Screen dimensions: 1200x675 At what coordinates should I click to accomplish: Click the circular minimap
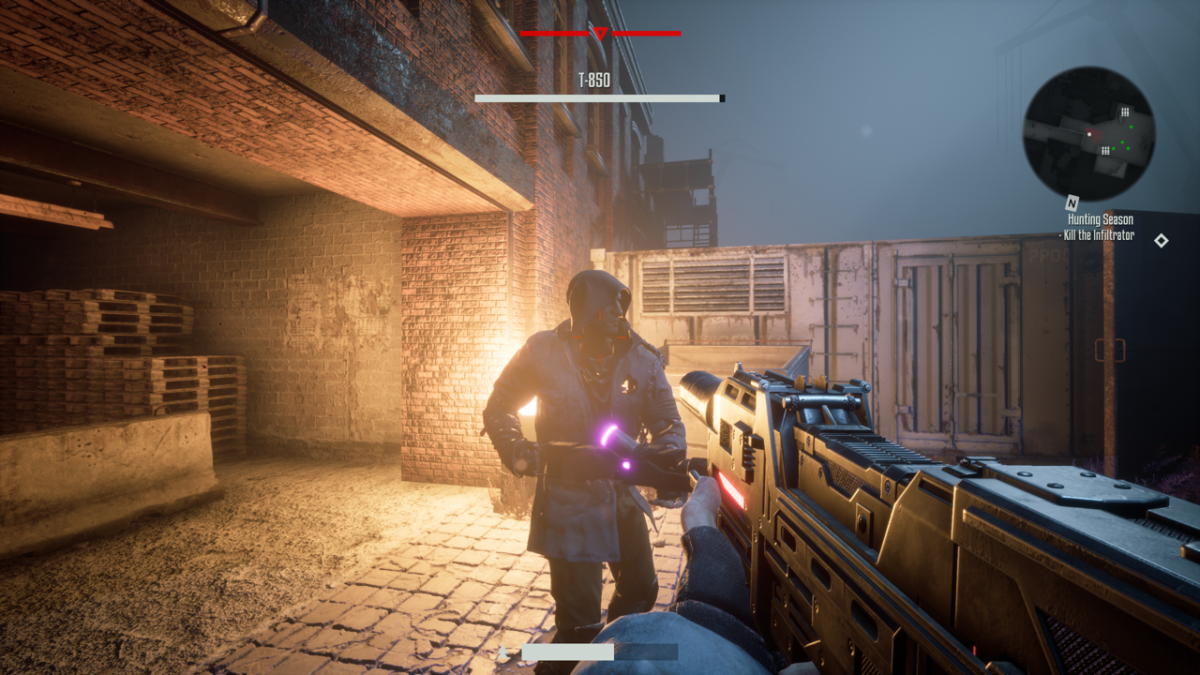pyautogui.click(x=1088, y=133)
